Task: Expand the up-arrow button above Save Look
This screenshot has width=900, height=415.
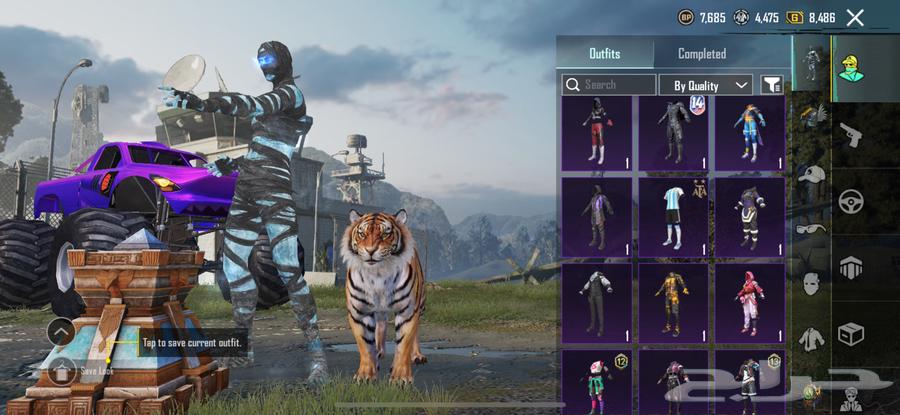Action: [x=61, y=332]
